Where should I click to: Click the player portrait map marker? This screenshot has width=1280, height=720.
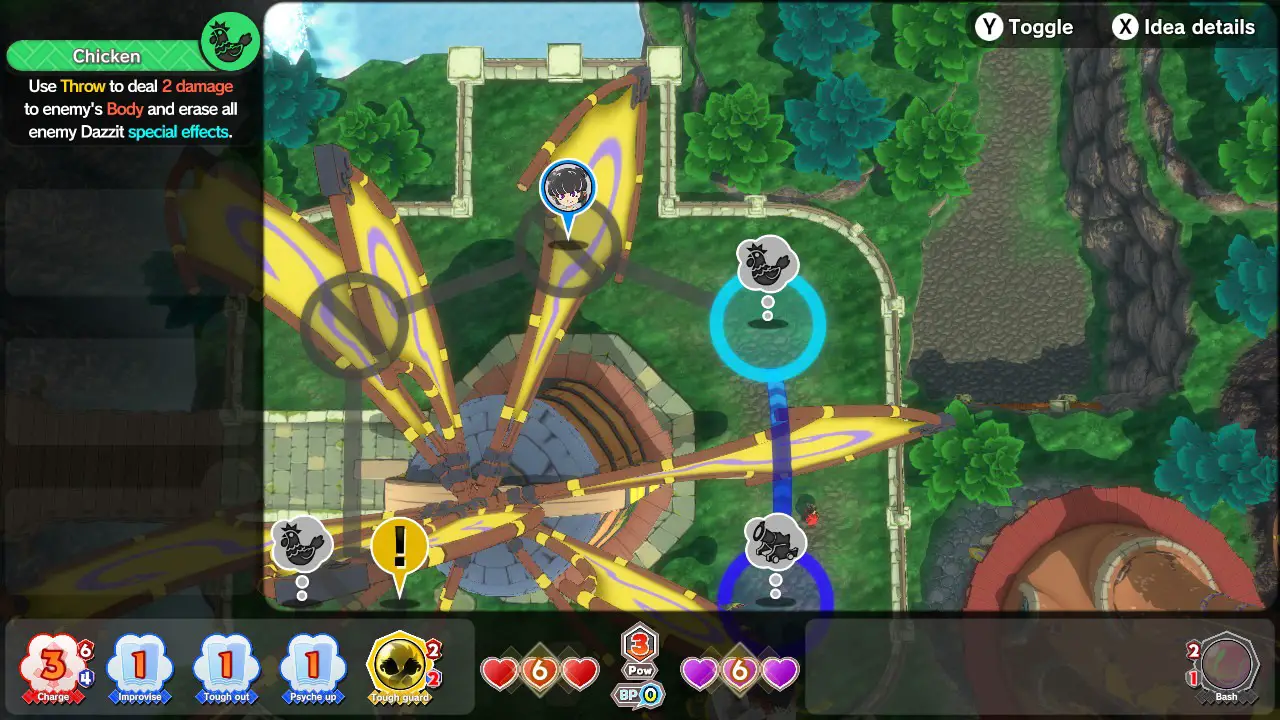pyautogui.click(x=568, y=189)
